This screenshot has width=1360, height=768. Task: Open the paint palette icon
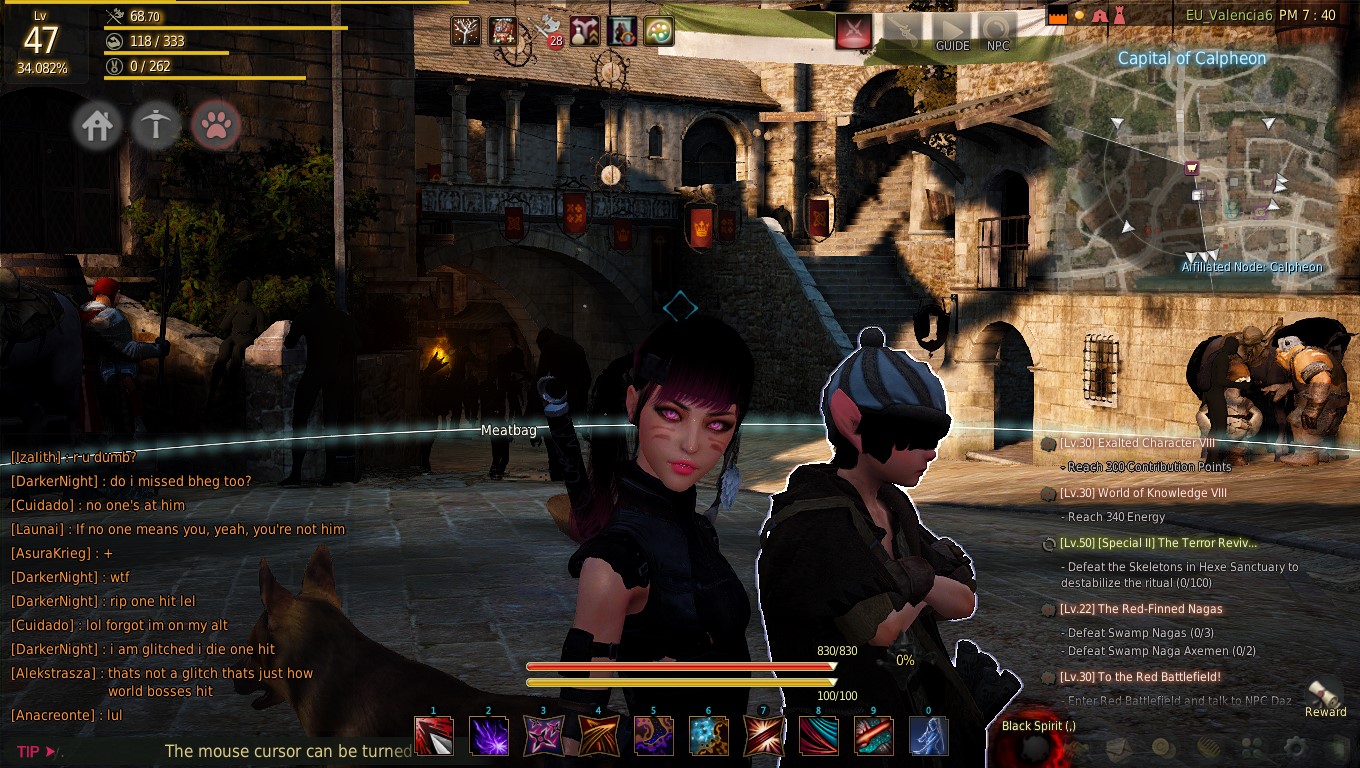(x=658, y=31)
